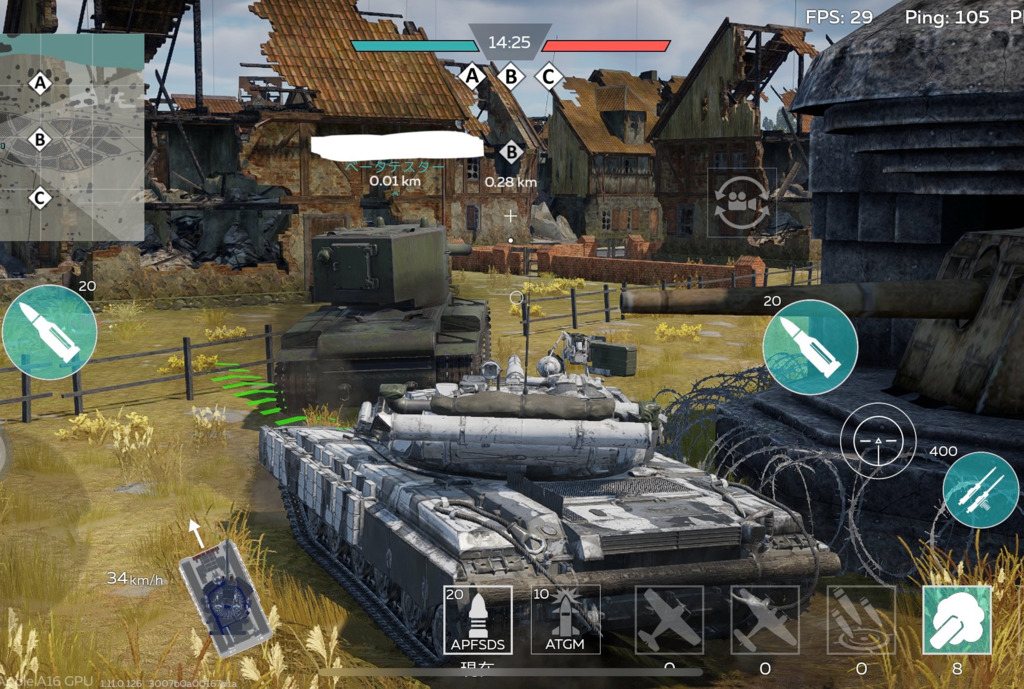Call the artillery strike slot
The height and width of the screenshot is (689, 1024).
(x=861, y=620)
